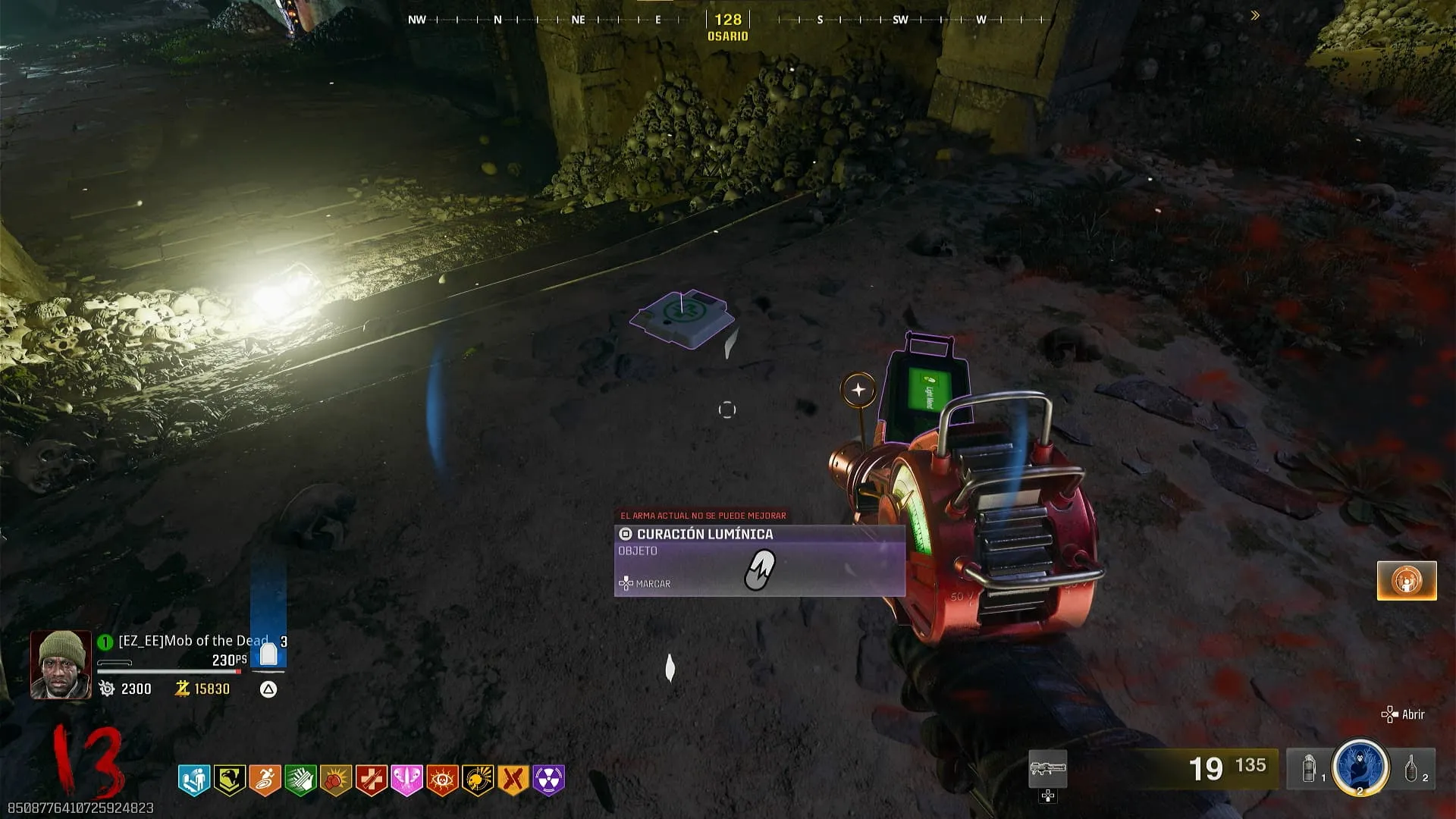Click the boxing glove Melee Macchiato perk
1456x819 pixels.
336,780
